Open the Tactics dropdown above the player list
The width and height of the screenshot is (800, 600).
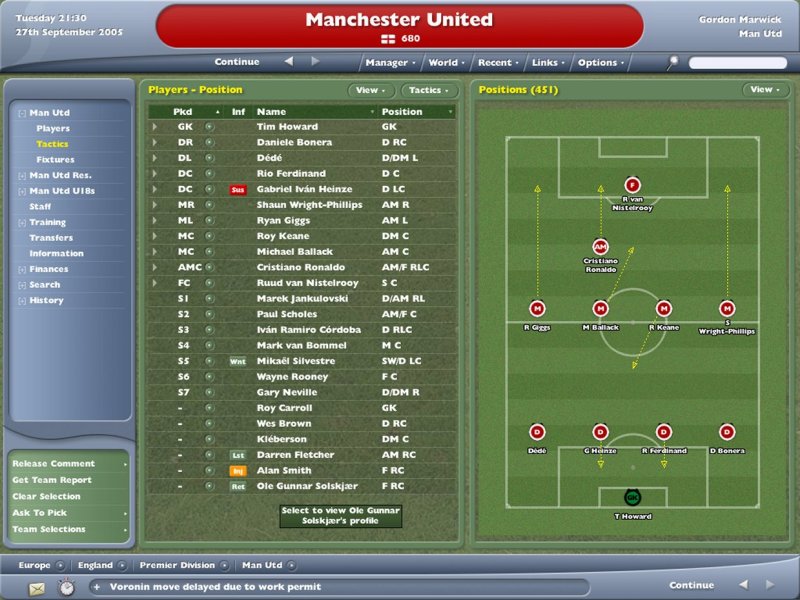[428, 90]
